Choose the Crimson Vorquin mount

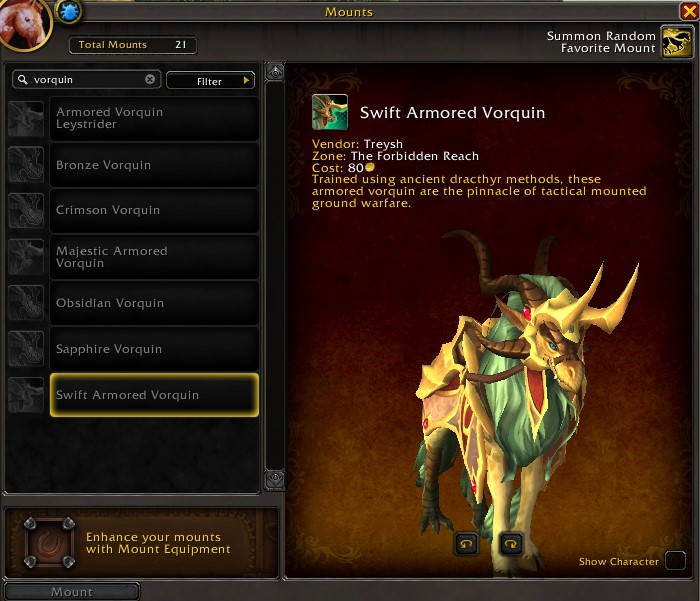click(154, 210)
